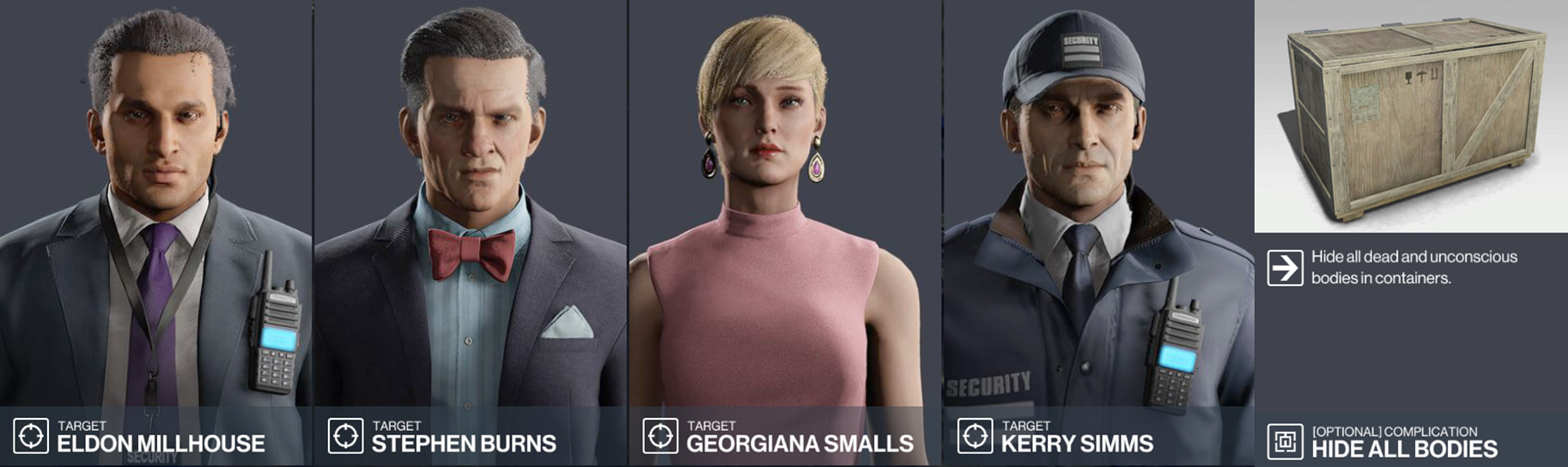The height and width of the screenshot is (467, 1568).
Task: Click the wooden crate complication image
Action: coord(1410,116)
